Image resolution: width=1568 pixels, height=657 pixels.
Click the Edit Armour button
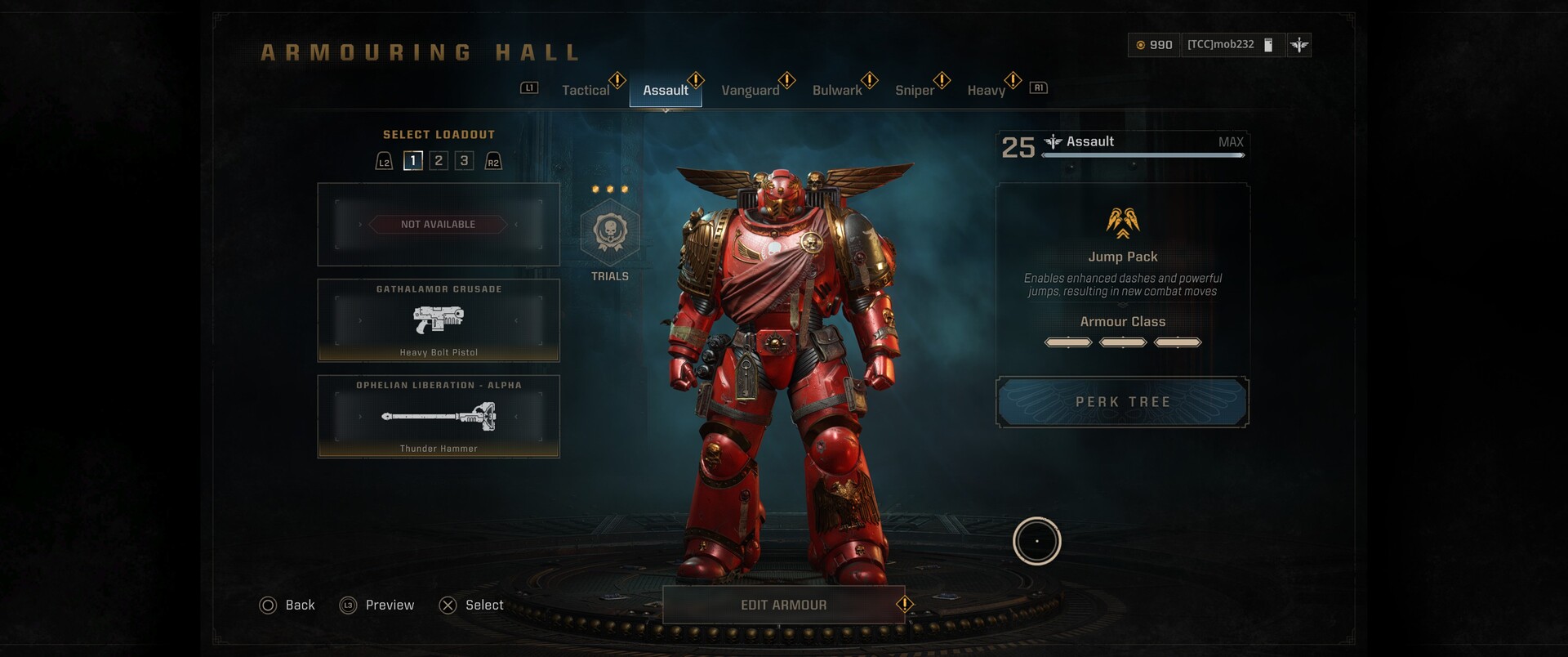pos(783,605)
